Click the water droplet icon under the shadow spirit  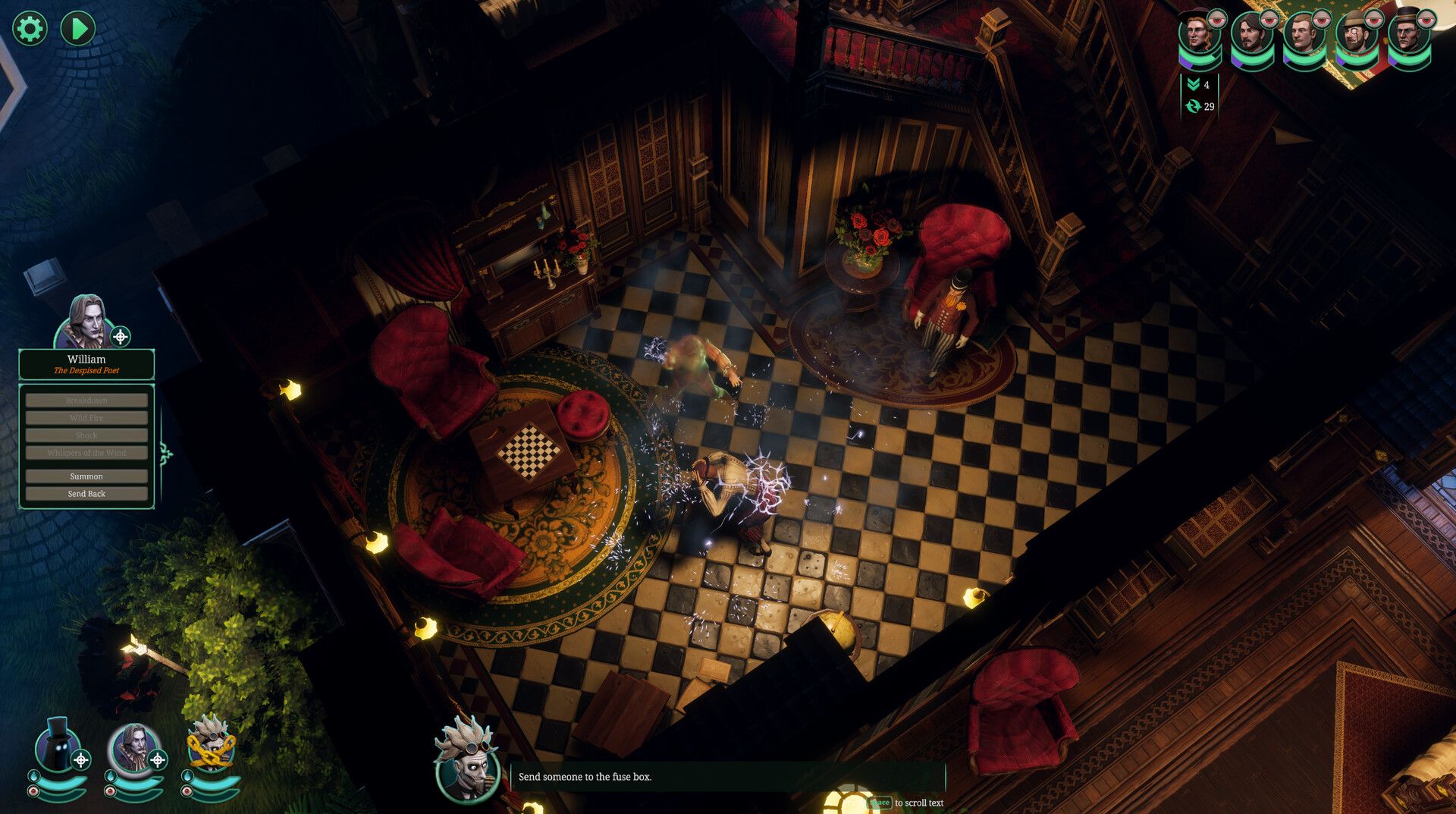(x=33, y=776)
